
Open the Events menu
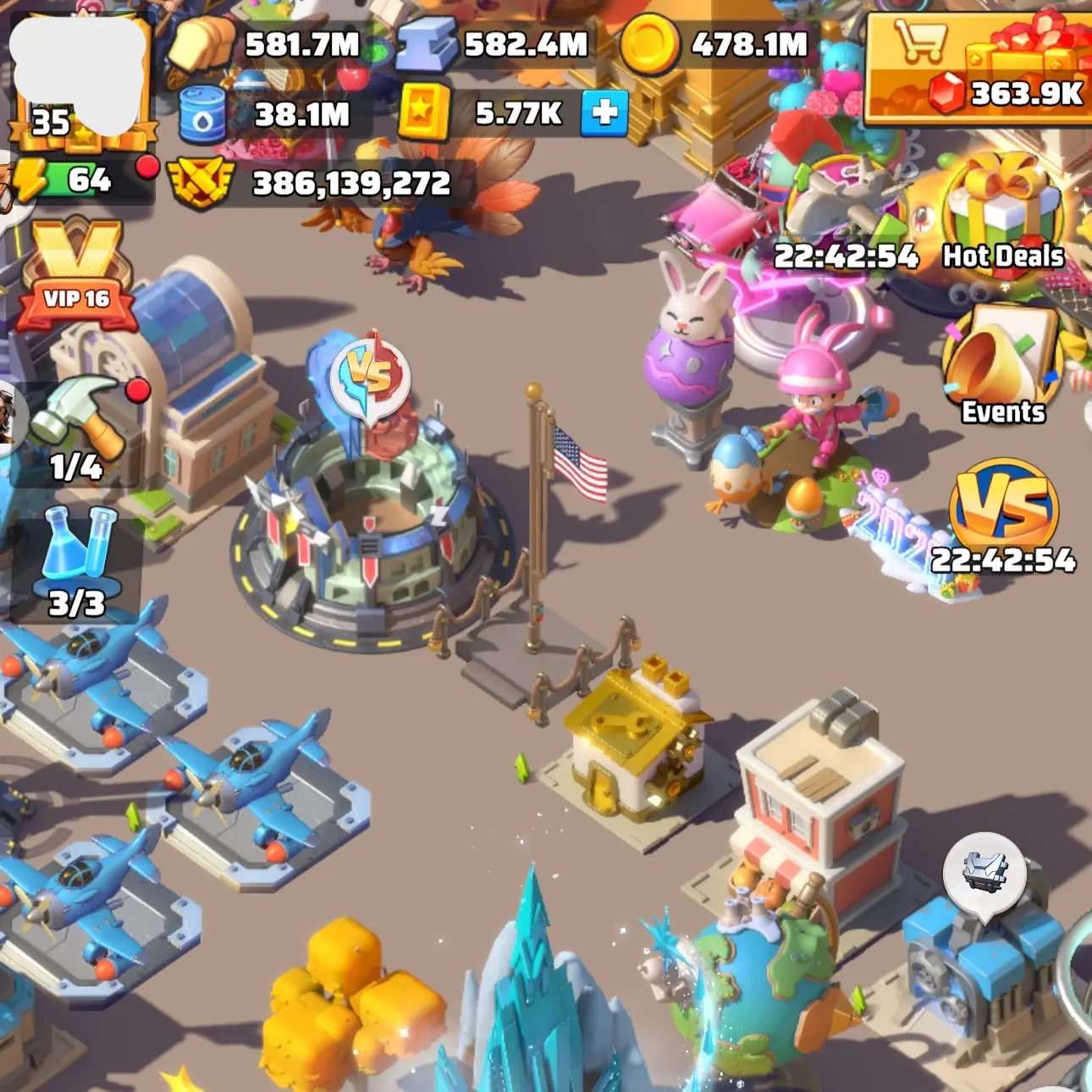pyautogui.click(x=1003, y=366)
